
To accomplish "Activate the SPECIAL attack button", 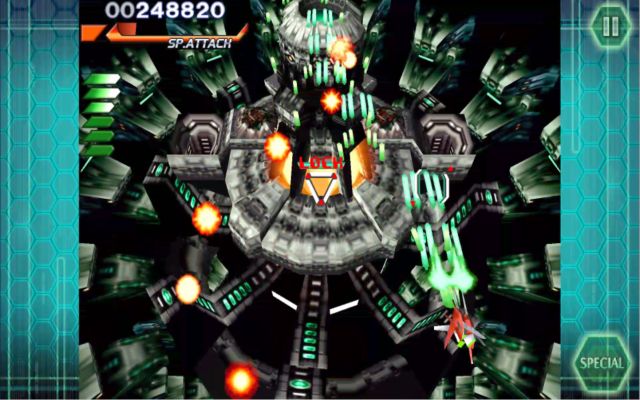I will pyautogui.click(x=601, y=362).
